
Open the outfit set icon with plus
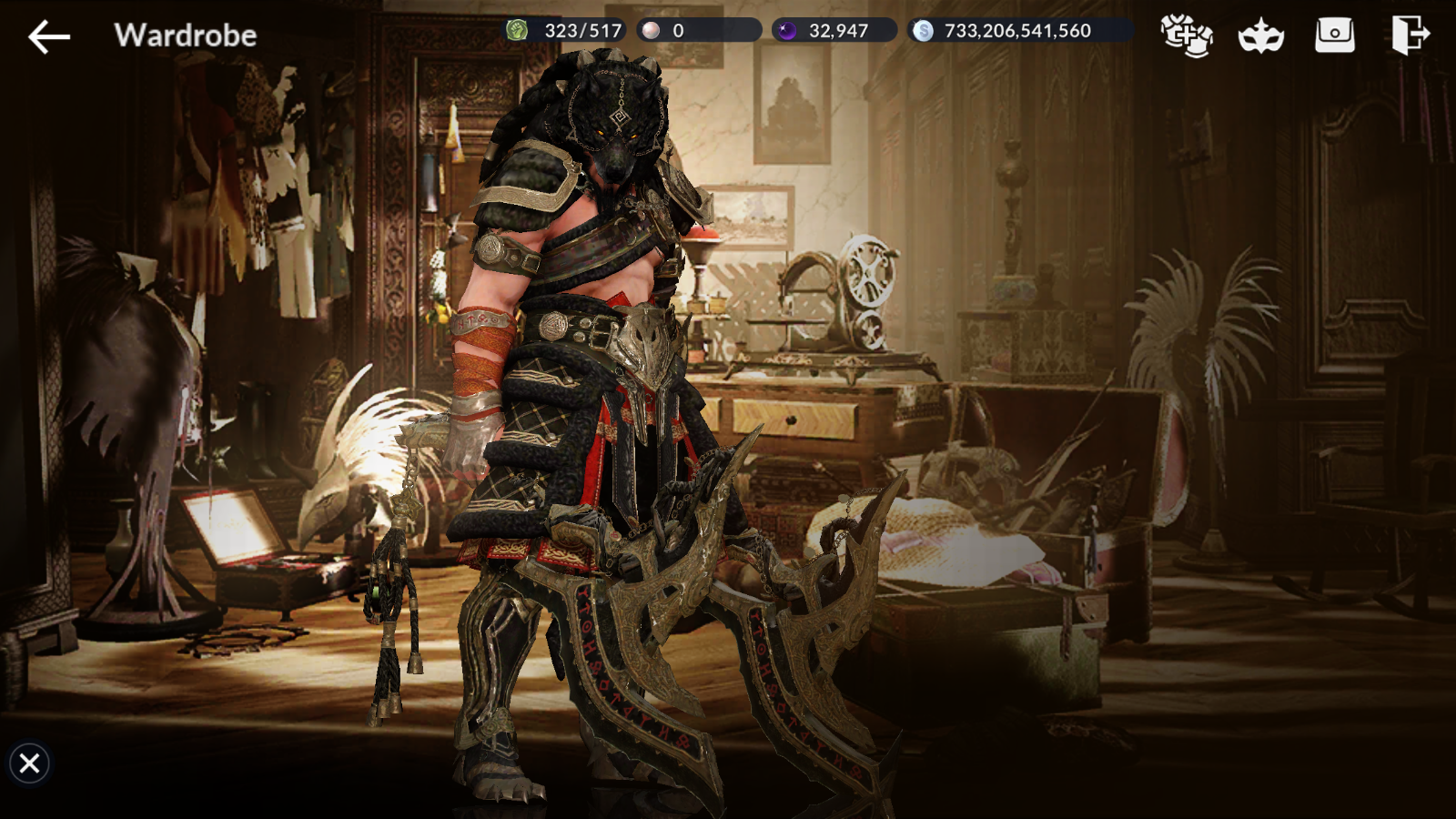pos(1186,35)
